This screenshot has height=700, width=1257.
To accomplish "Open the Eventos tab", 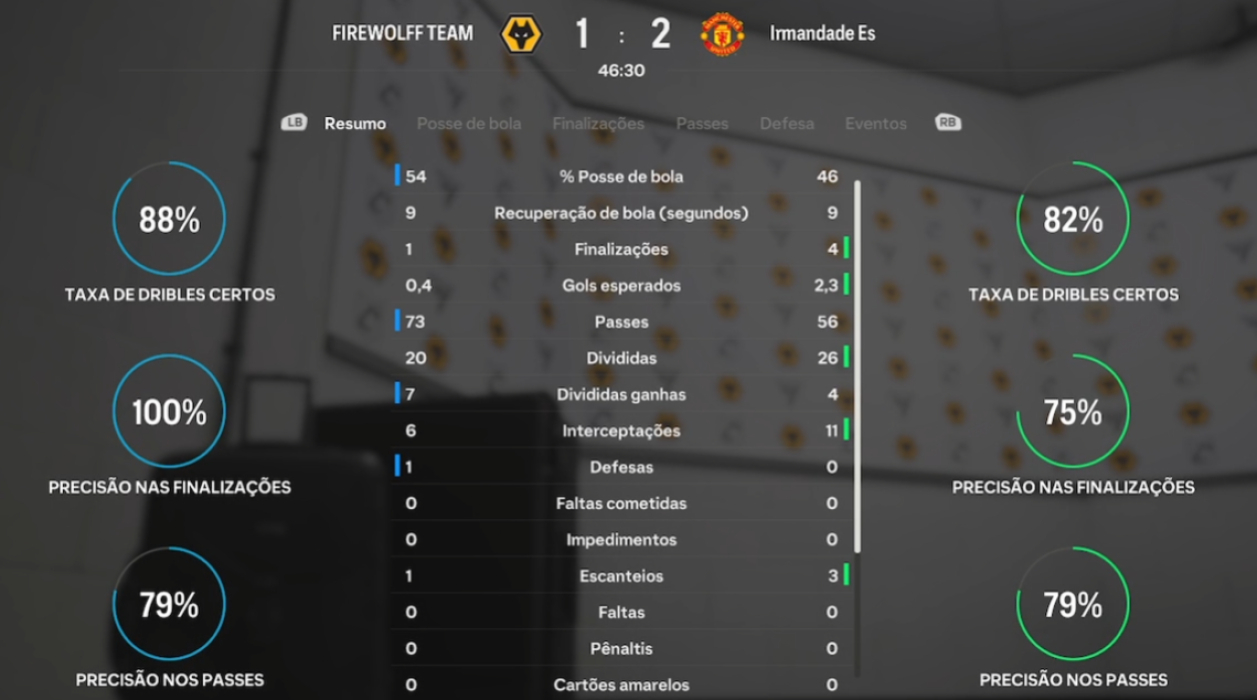I will point(876,124).
